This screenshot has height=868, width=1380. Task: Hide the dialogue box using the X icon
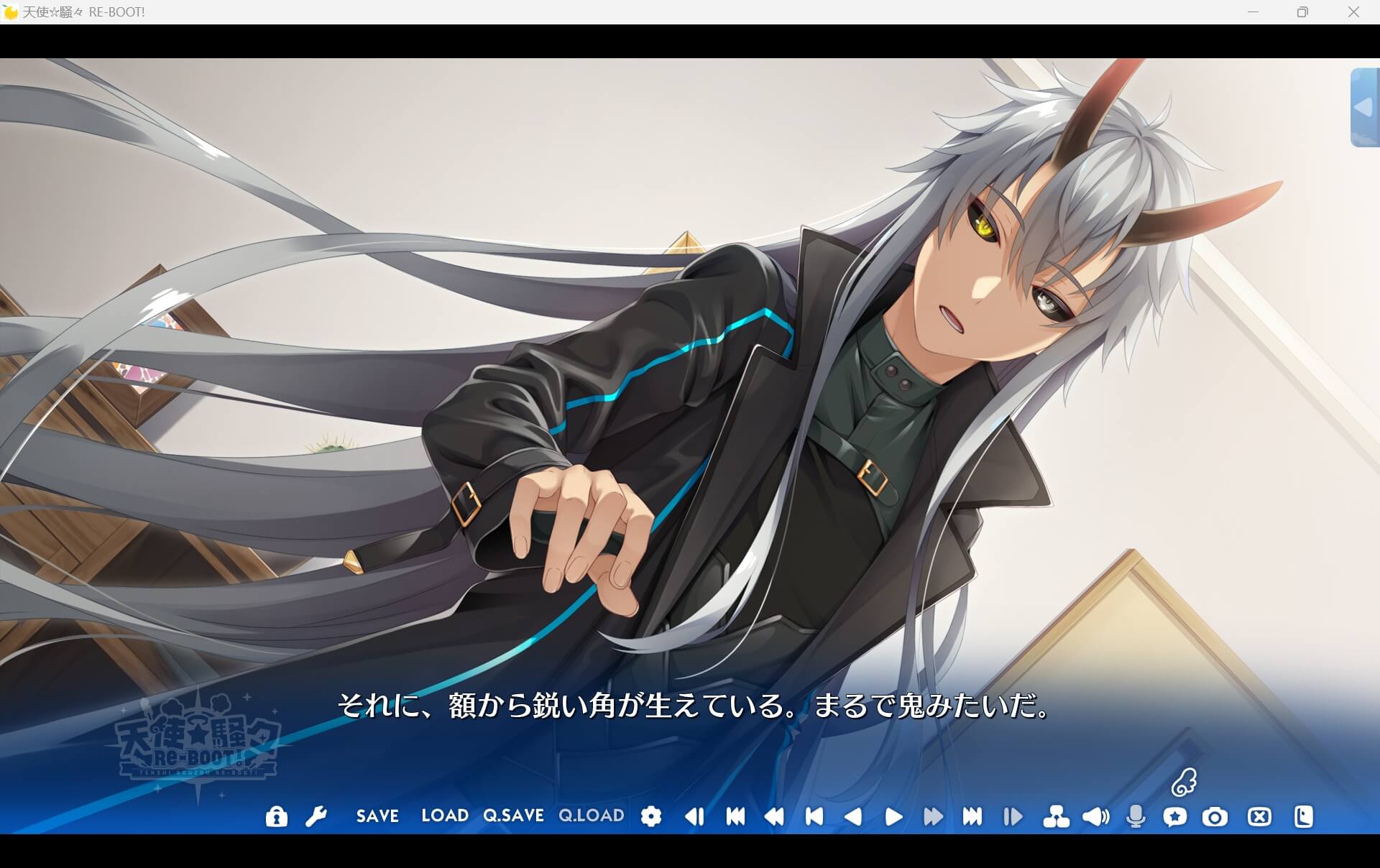tap(1258, 816)
